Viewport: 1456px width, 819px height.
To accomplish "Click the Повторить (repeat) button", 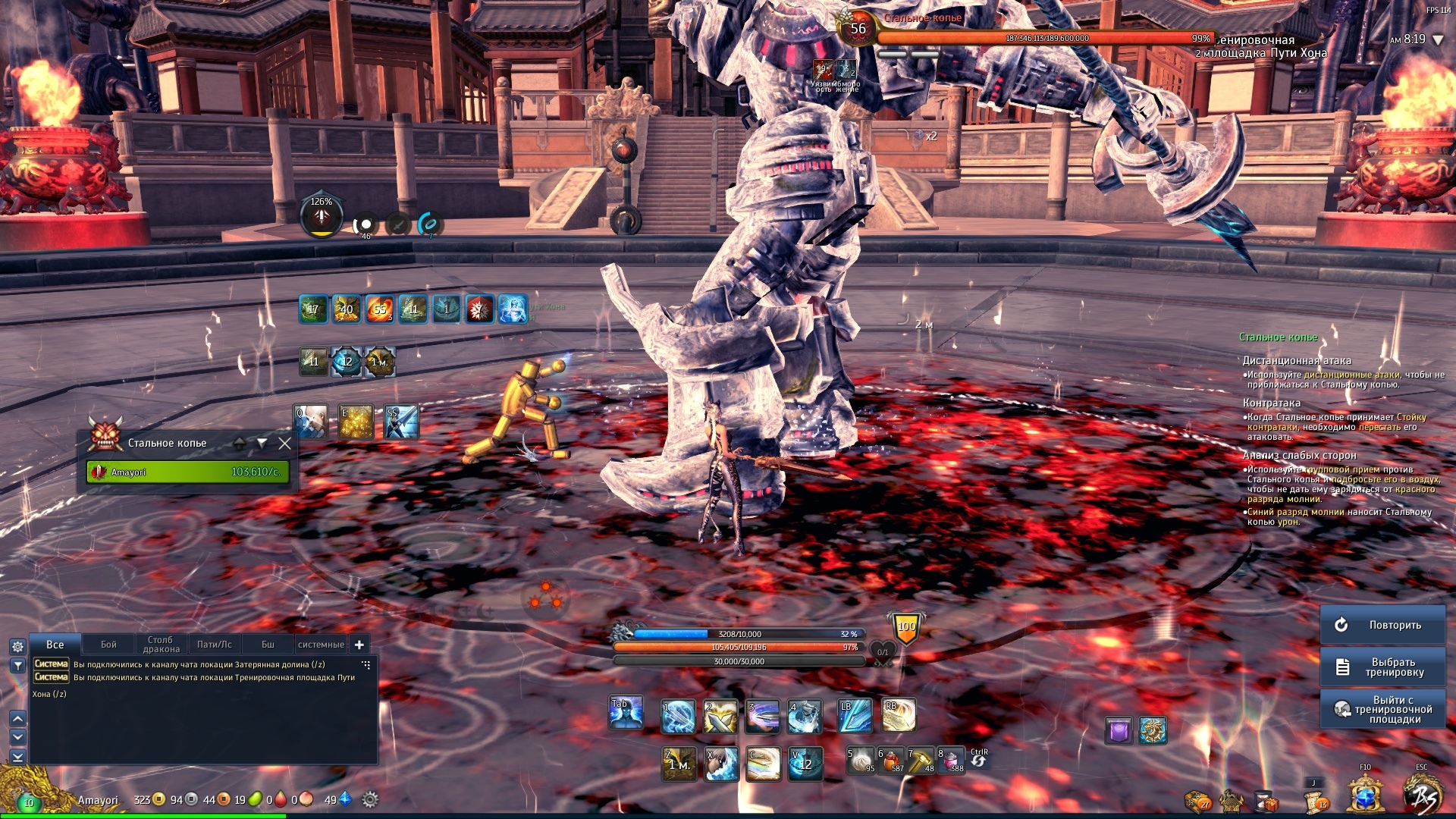I will pos(1382,625).
